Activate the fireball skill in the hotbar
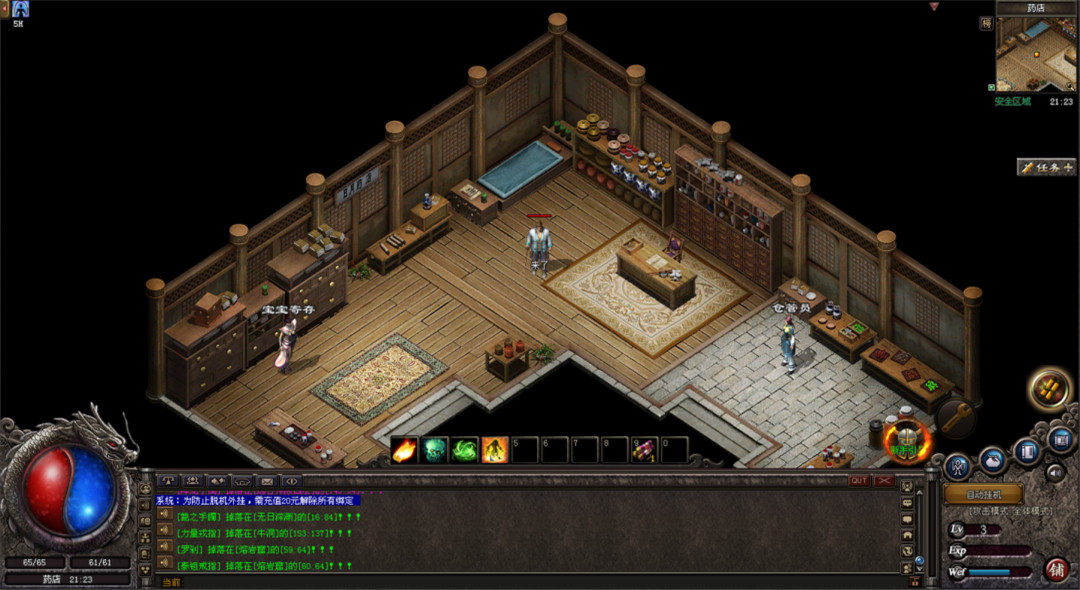Image resolution: width=1080 pixels, height=590 pixels. tap(405, 450)
